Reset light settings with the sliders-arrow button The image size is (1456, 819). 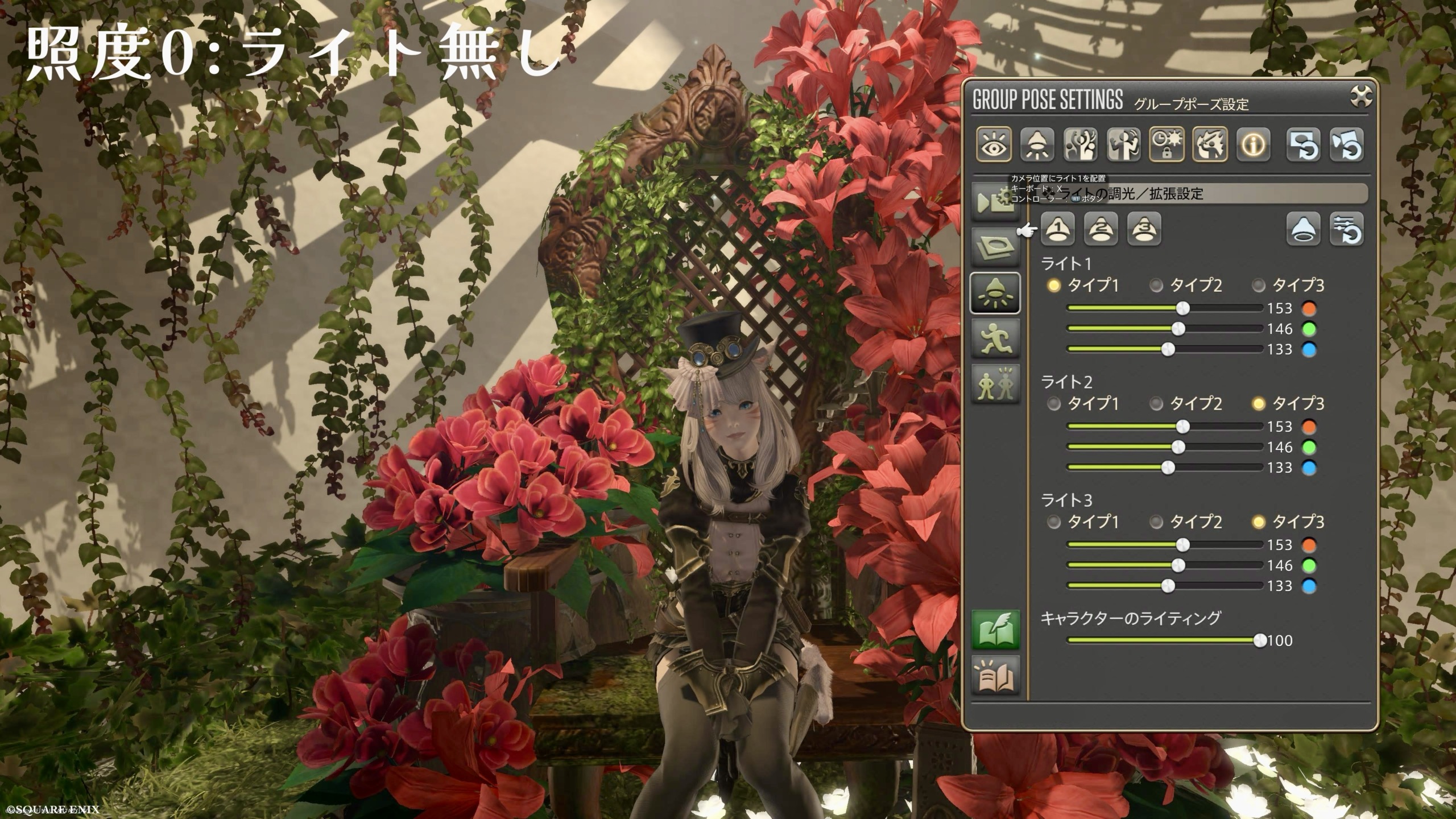1346,229
